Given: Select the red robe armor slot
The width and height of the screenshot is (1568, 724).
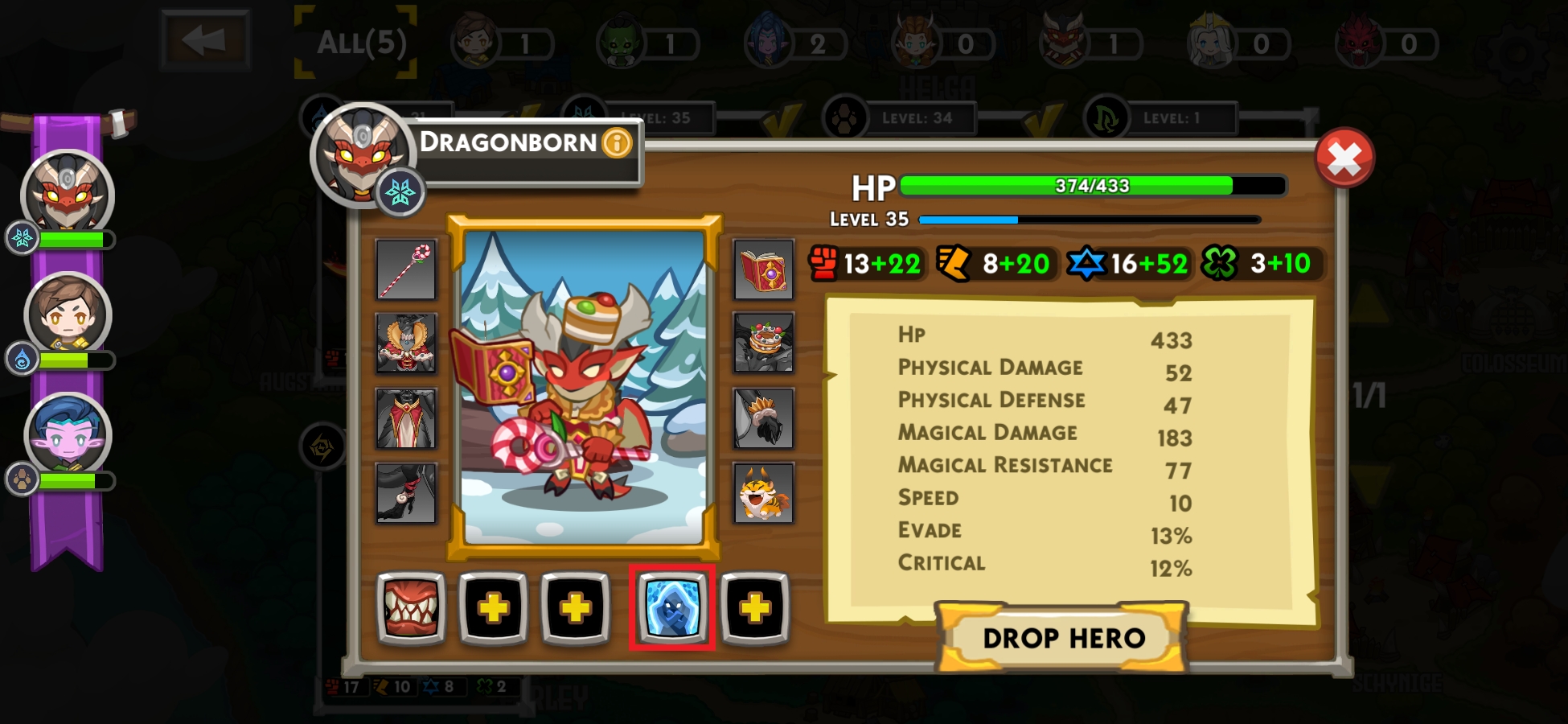Looking at the screenshot, I should pos(406,418).
